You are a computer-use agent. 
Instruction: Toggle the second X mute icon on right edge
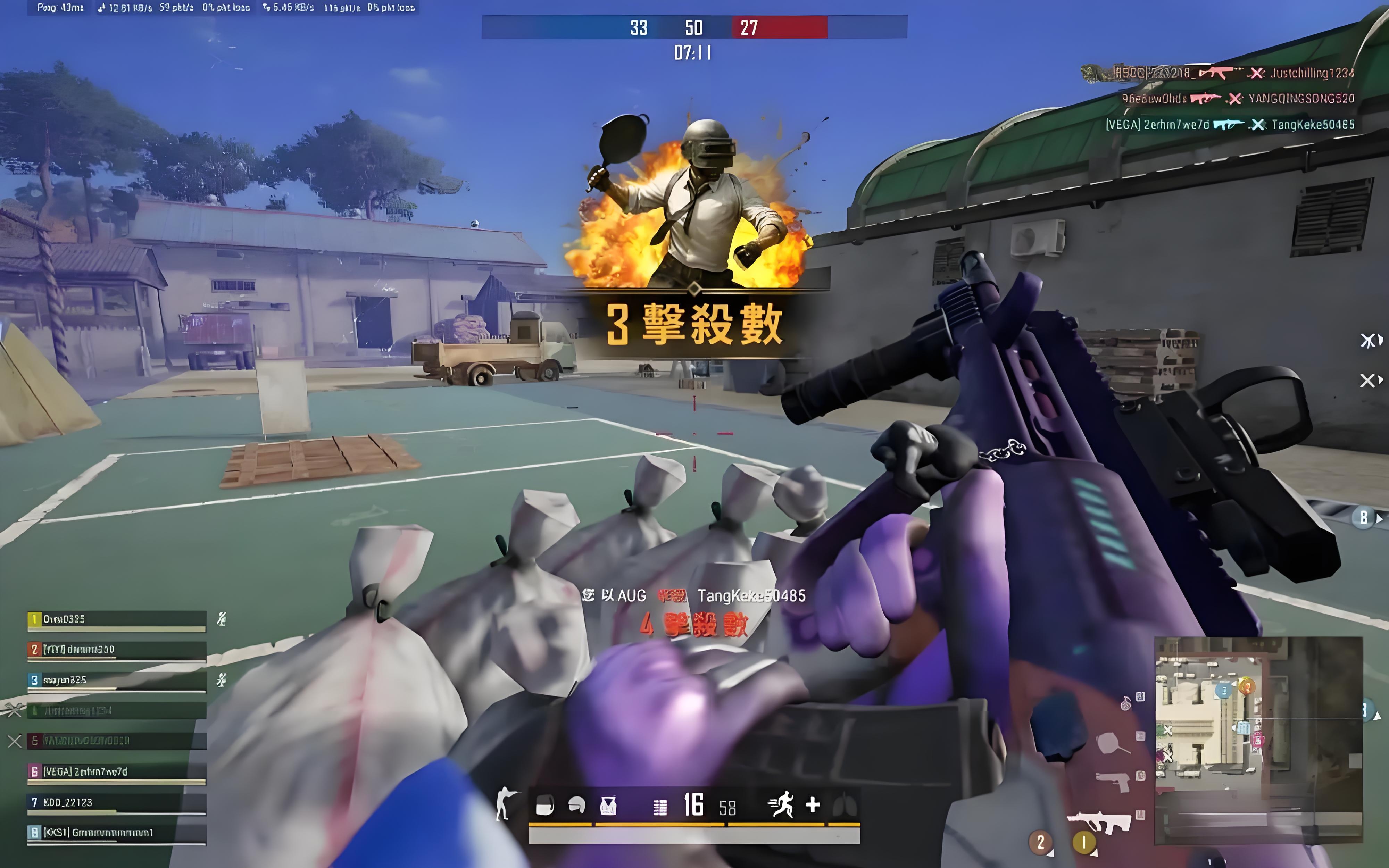click(x=1368, y=380)
